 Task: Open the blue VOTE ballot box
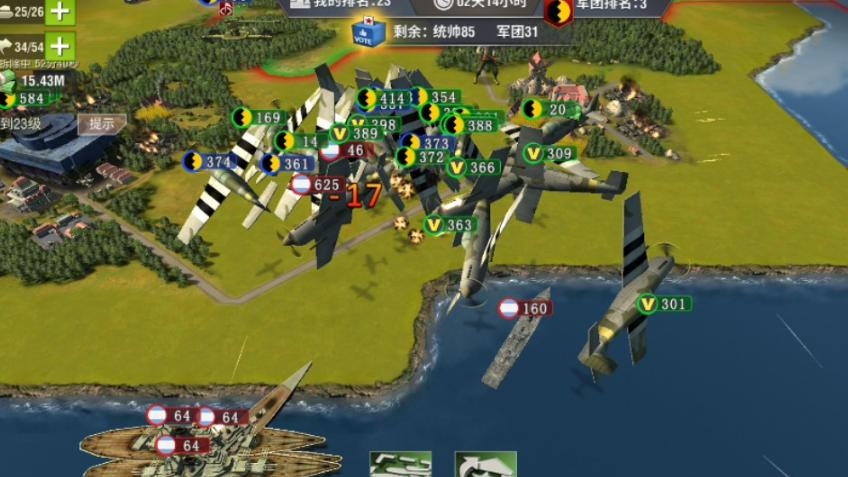tap(368, 33)
